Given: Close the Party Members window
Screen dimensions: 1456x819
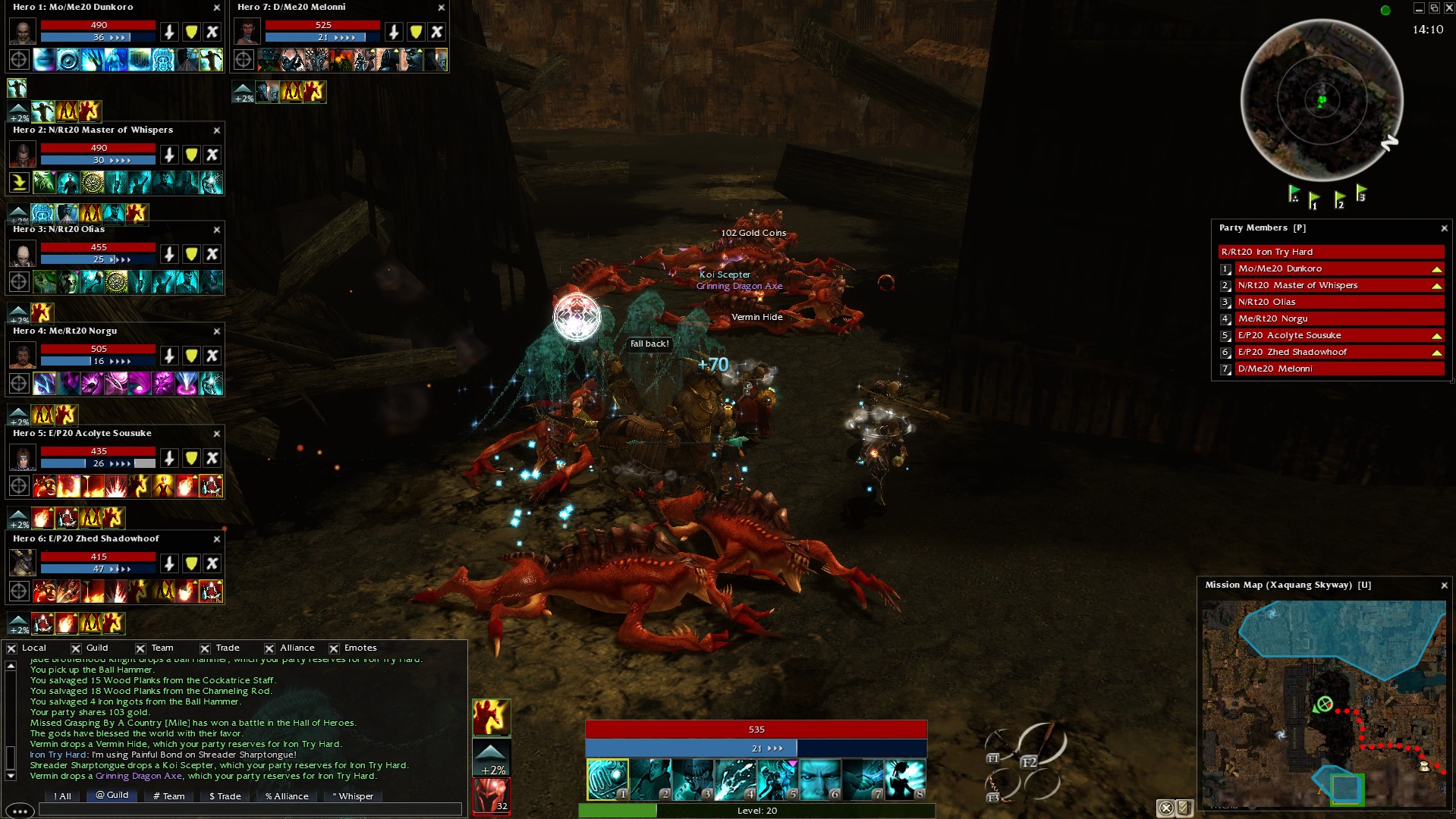Looking at the screenshot, I should 1444,228.
